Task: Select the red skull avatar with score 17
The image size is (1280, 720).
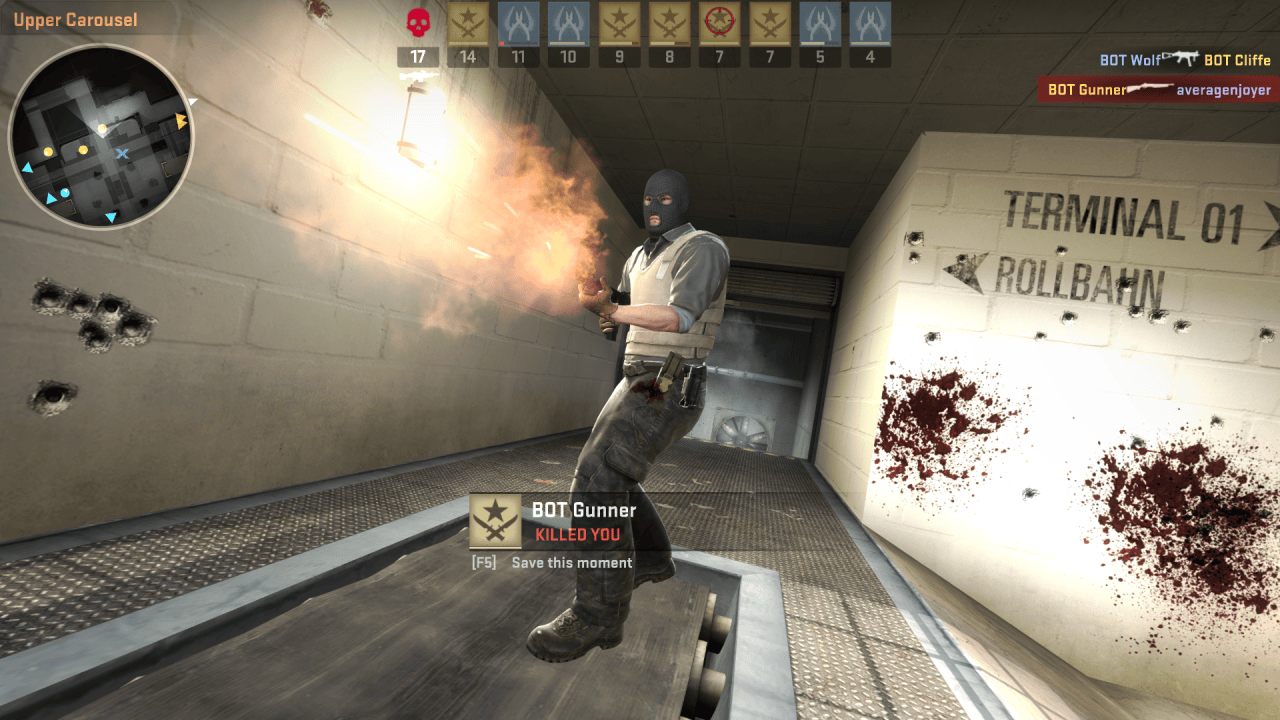Action: (x=418, y=23)
